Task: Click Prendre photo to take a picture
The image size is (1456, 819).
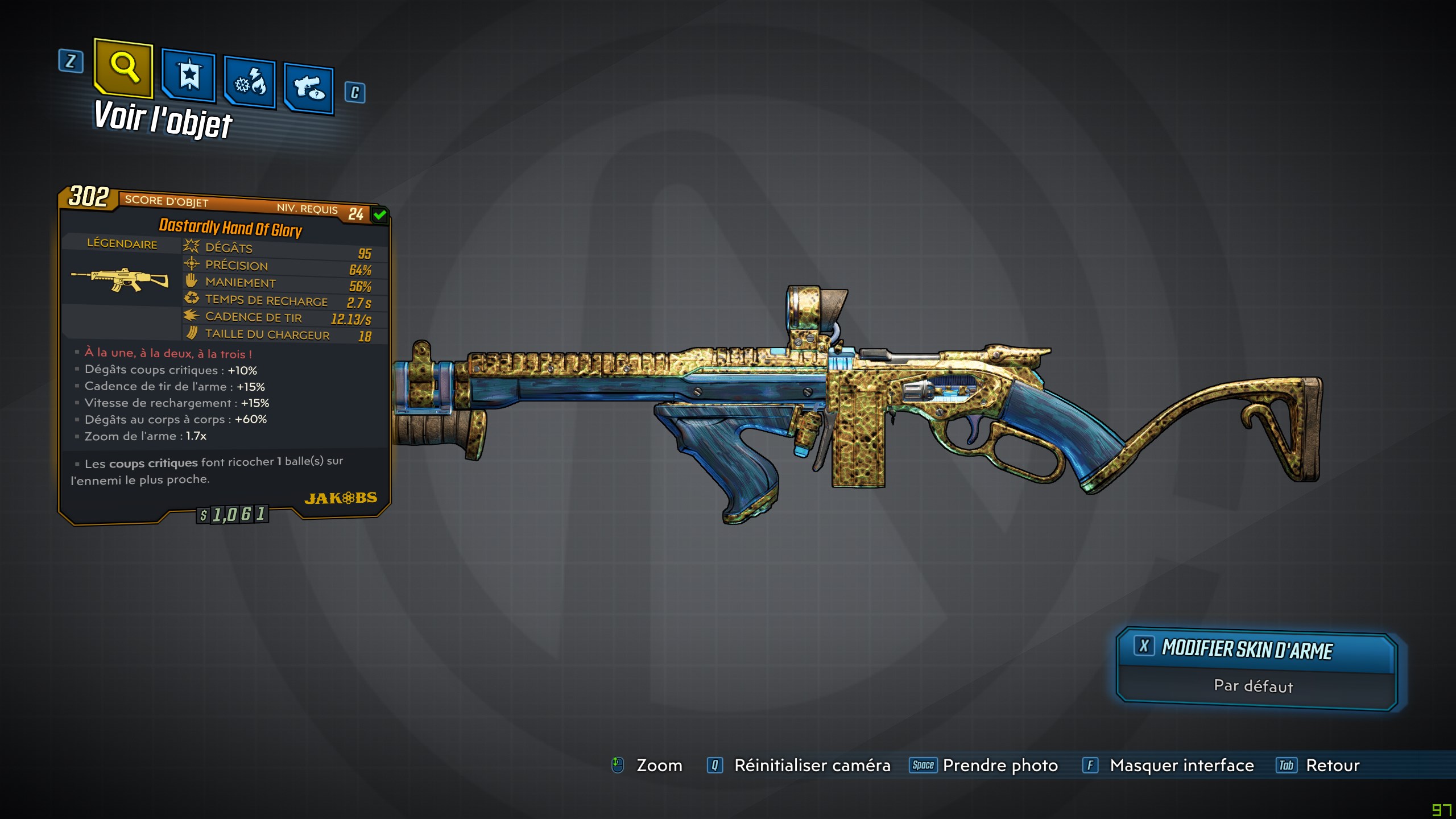Action: click(1000, 766)
